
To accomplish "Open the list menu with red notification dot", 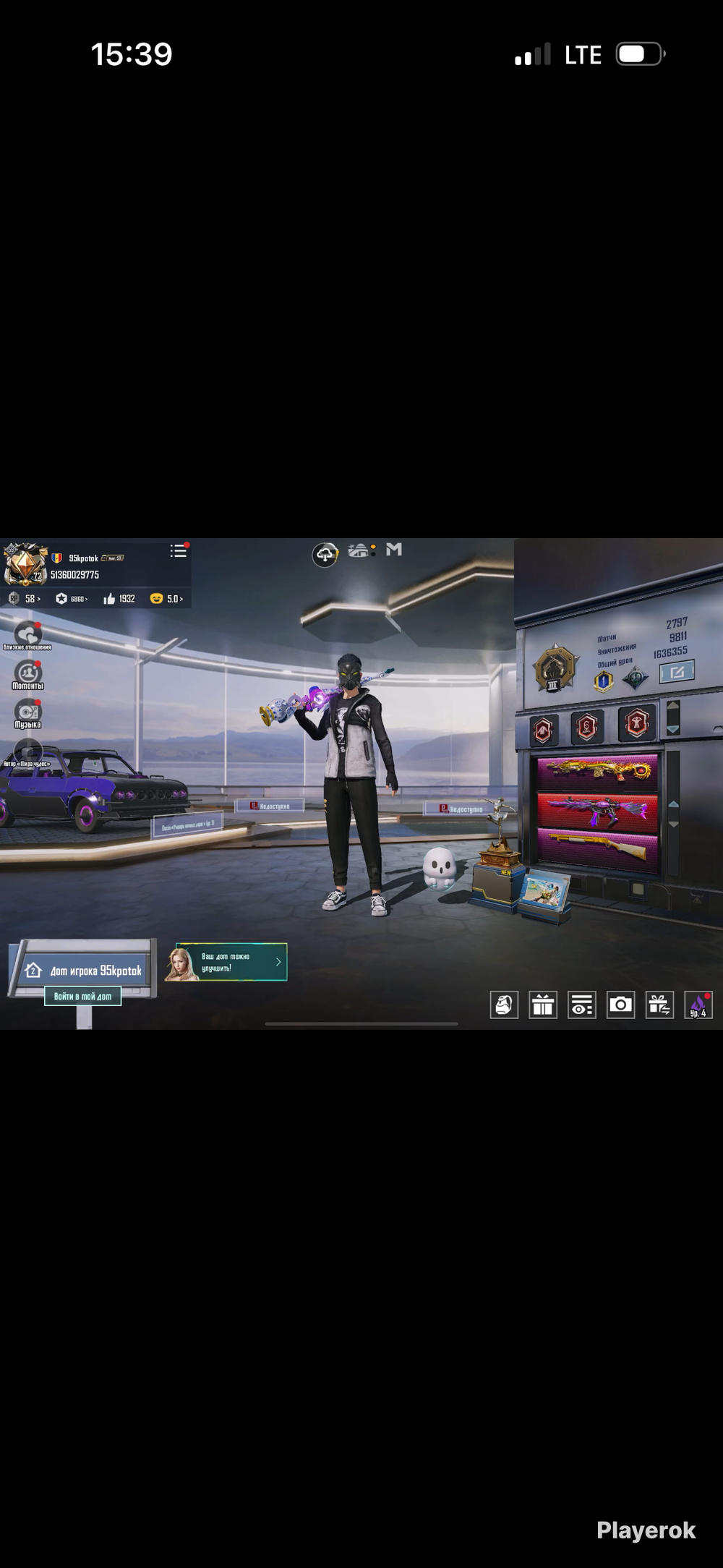I will (x=178, y=551).
